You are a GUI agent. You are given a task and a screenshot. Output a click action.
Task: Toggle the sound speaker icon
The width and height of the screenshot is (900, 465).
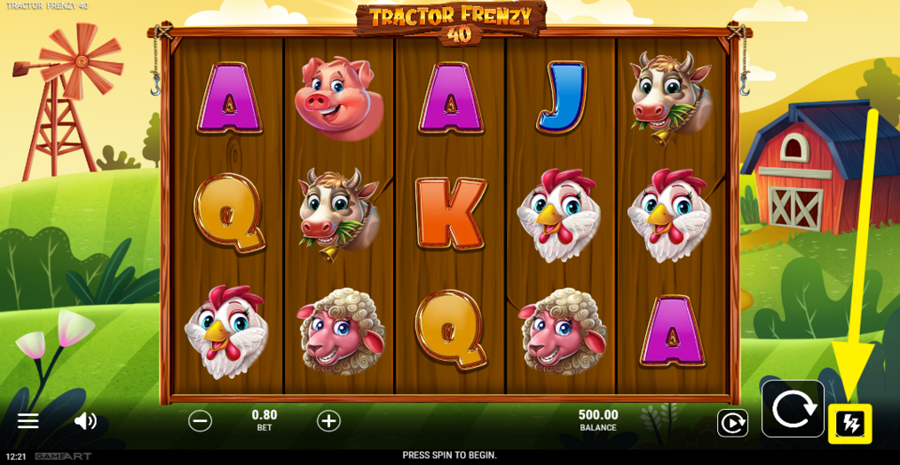pos(85,421)
